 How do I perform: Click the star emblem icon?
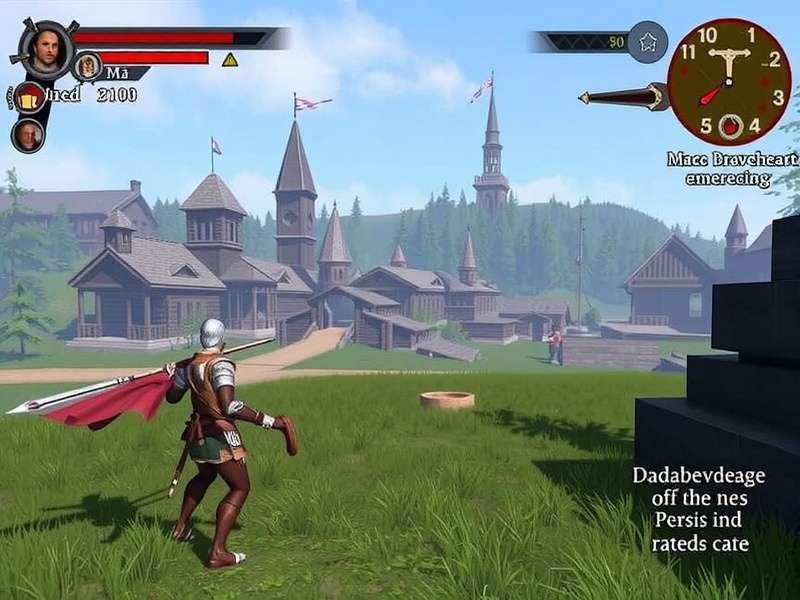point(650,42)
